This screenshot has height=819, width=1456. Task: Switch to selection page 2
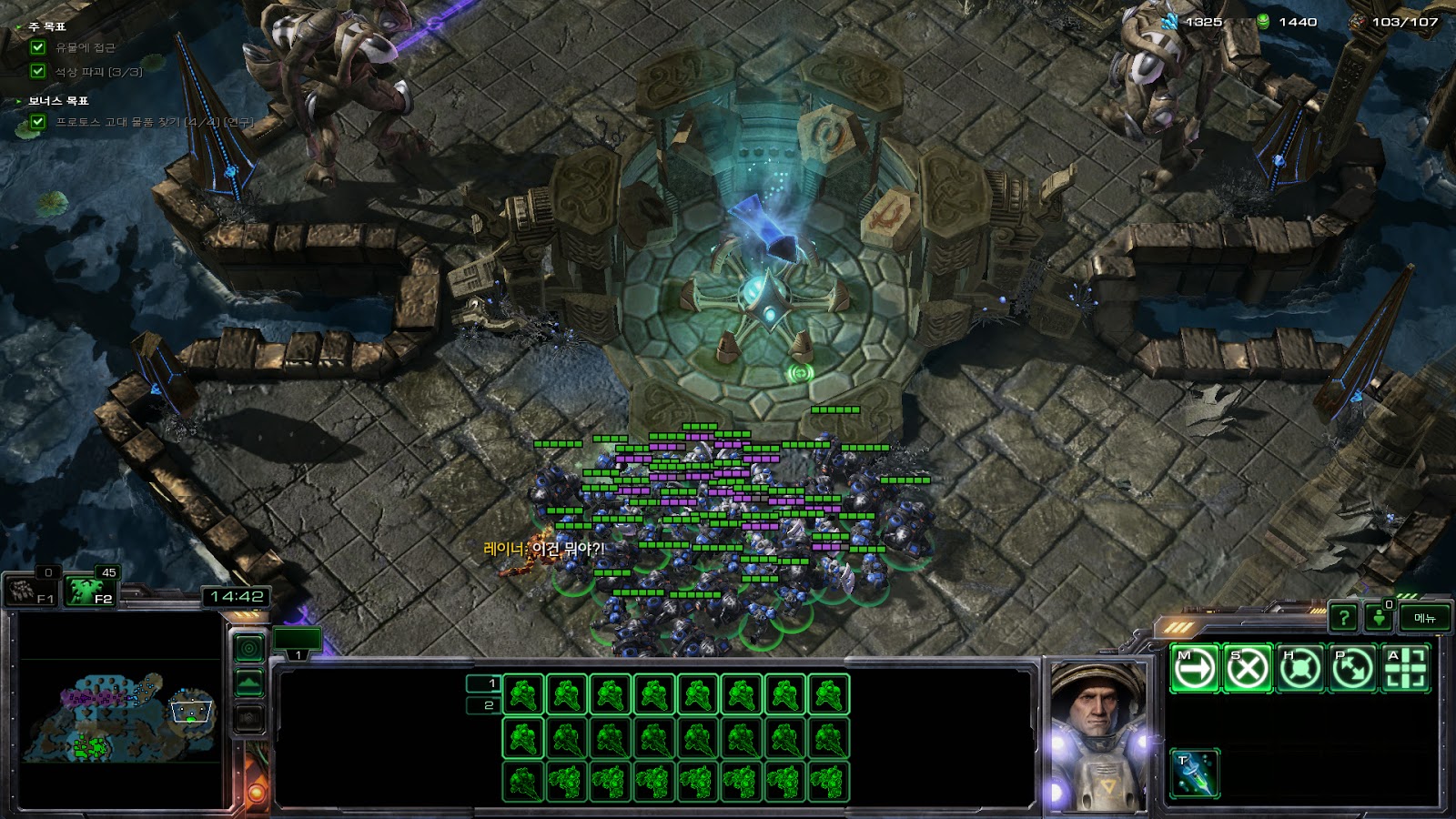pyautogui.click(x=483, y=705)
